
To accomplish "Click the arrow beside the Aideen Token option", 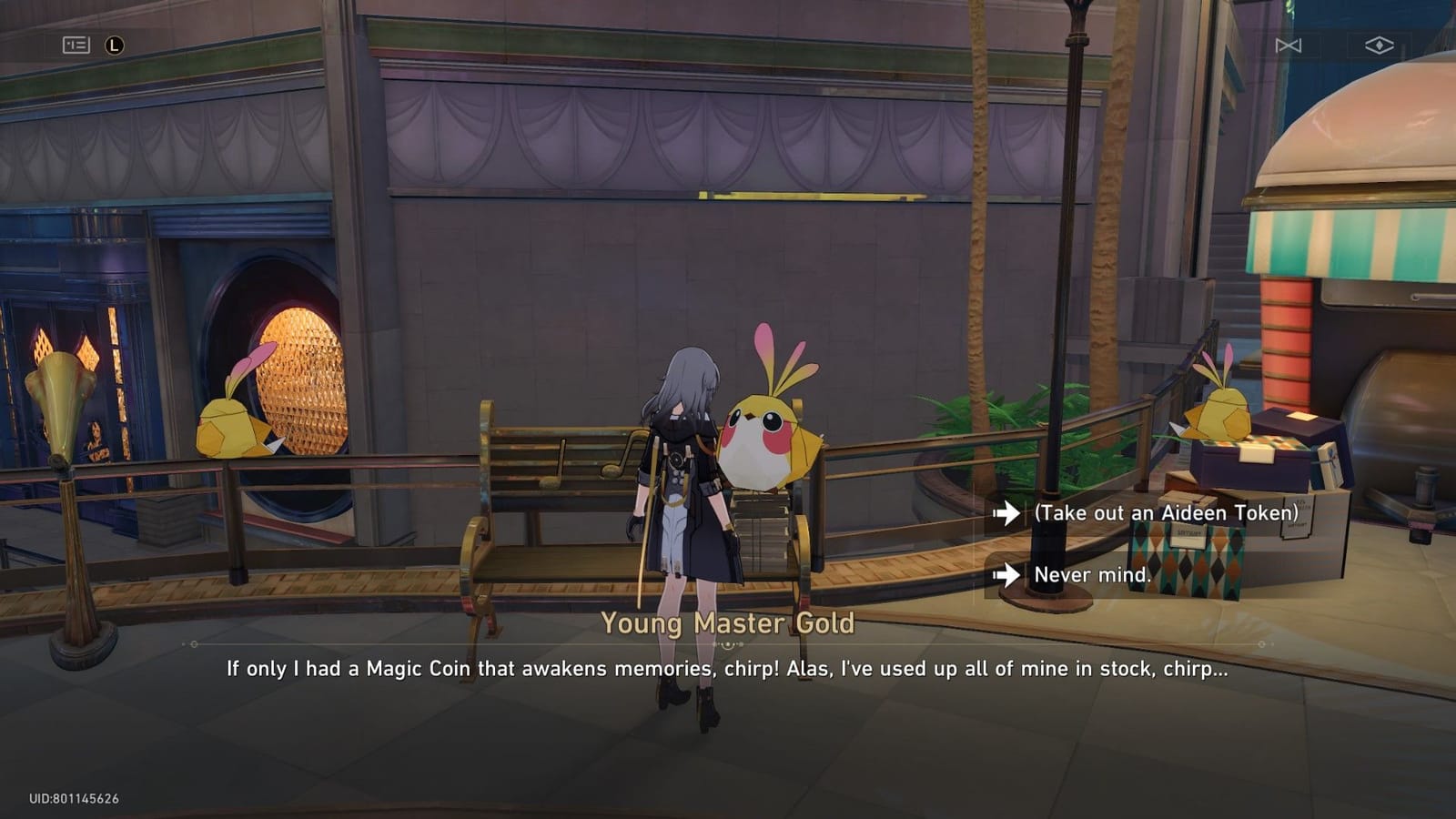I will pos(1010,513).
